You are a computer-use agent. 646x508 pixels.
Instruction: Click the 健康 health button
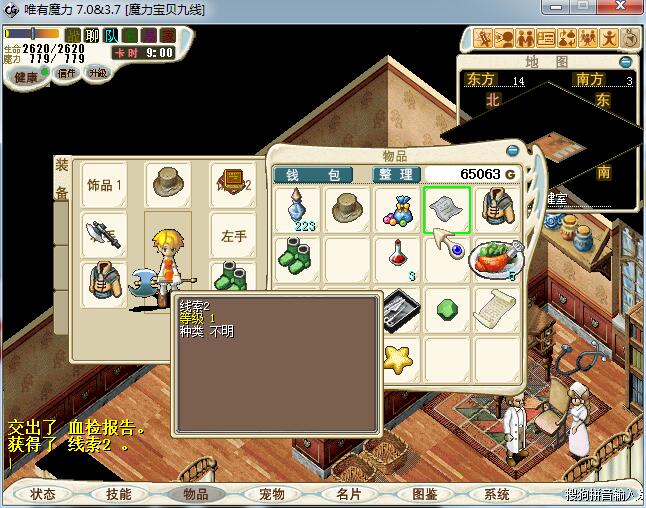pyautogui.click(x=26, y=77)
